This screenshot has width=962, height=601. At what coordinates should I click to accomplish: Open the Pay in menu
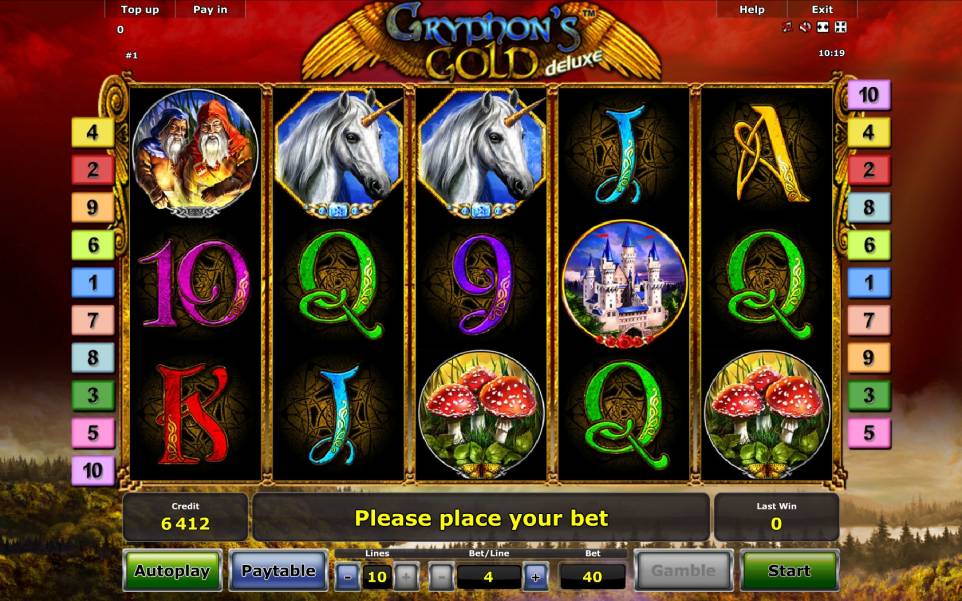point(209,10)
